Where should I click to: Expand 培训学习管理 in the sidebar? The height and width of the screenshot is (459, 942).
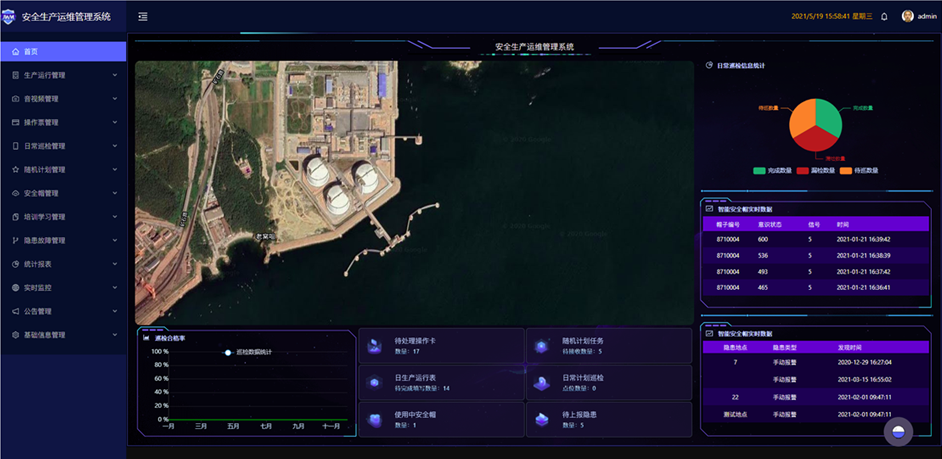pyautogui.click(x=45, y=217)
